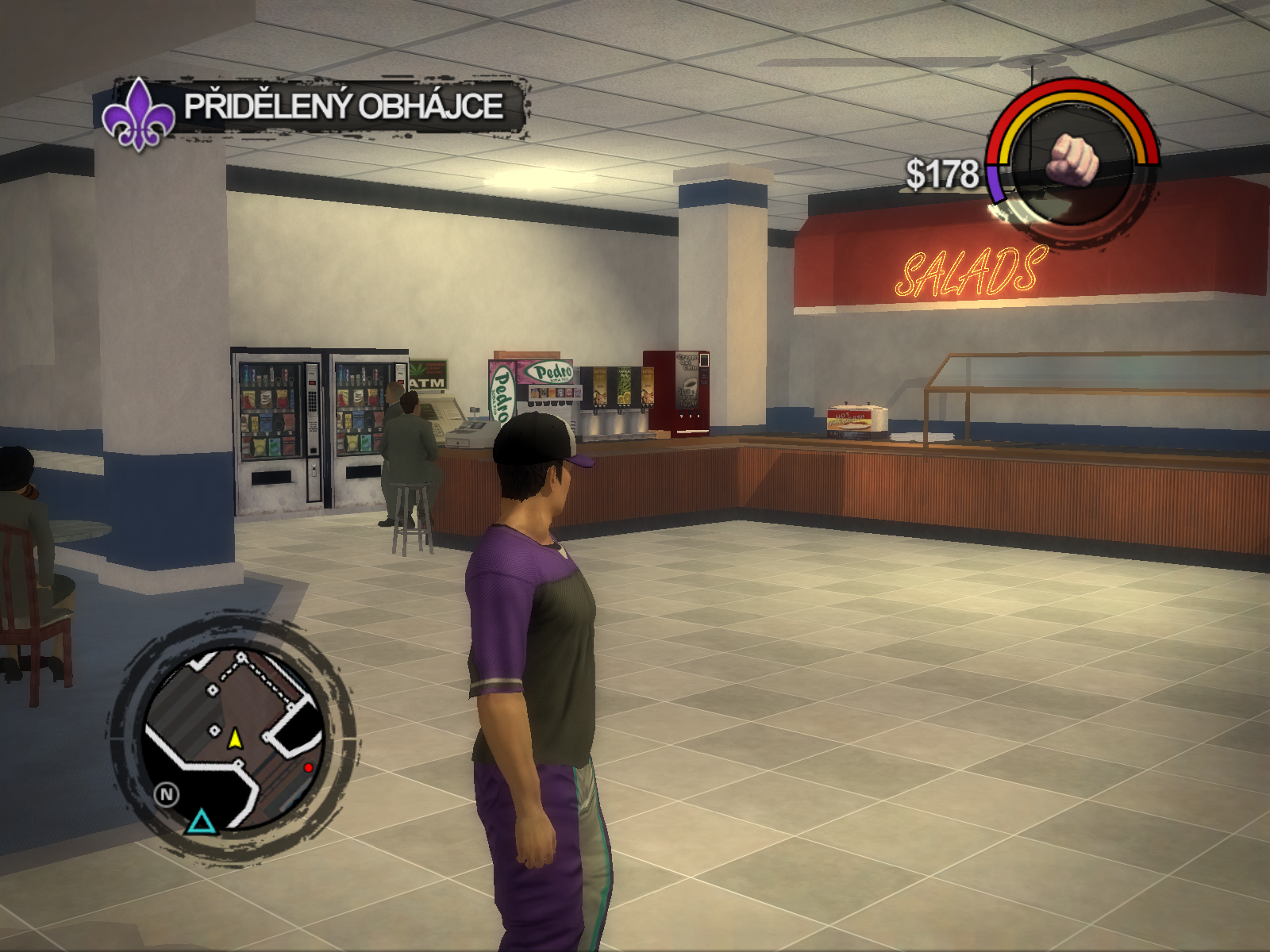Open the Přidělený obhájce mission banner
Screen dimensions: 1270x952
344,106
